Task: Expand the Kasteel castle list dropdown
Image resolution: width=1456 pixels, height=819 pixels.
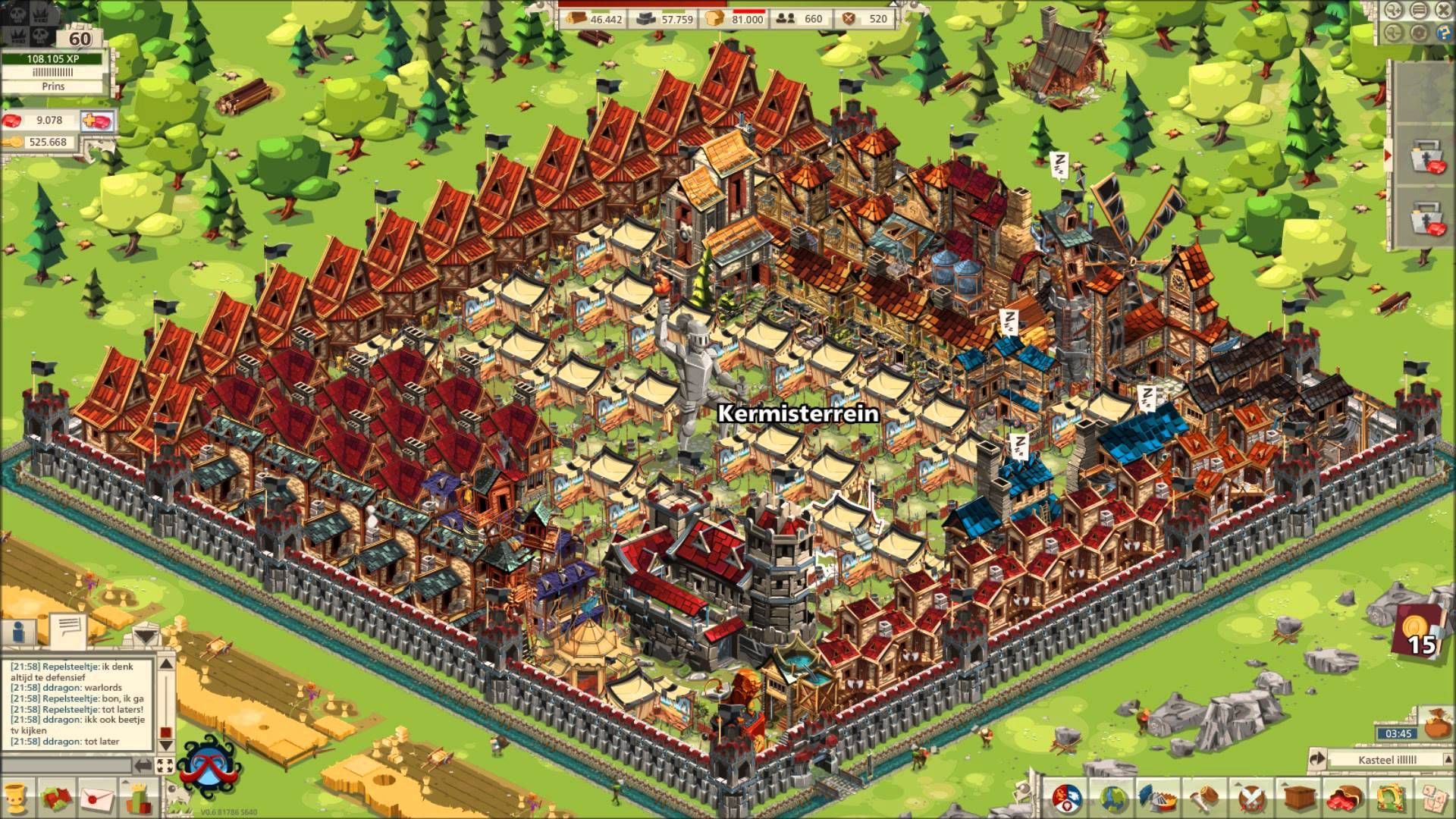Action: coord(1447,759)
